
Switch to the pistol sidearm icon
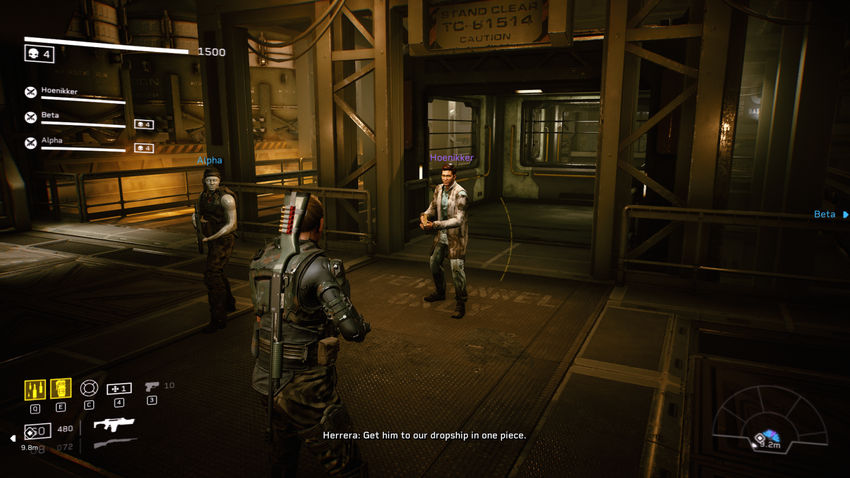click(152, 386)
